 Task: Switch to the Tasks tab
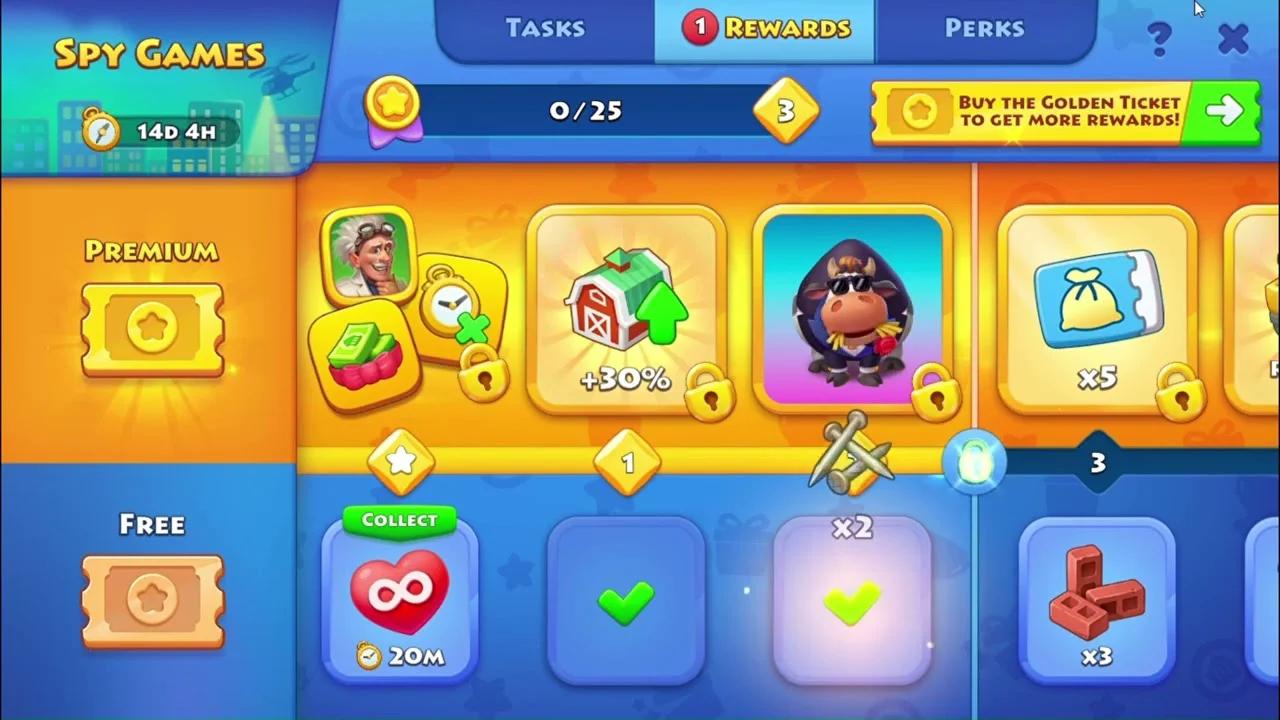coord(545,28)
